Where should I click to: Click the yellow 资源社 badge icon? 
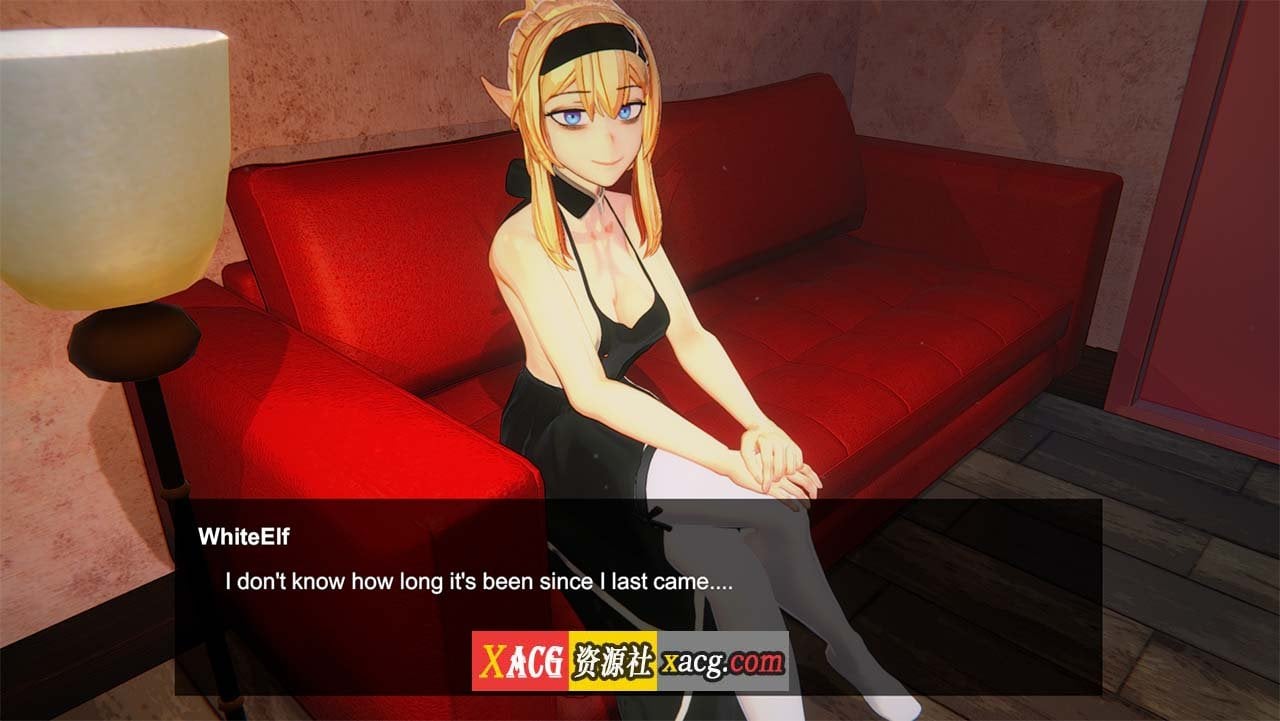point(610,662)
